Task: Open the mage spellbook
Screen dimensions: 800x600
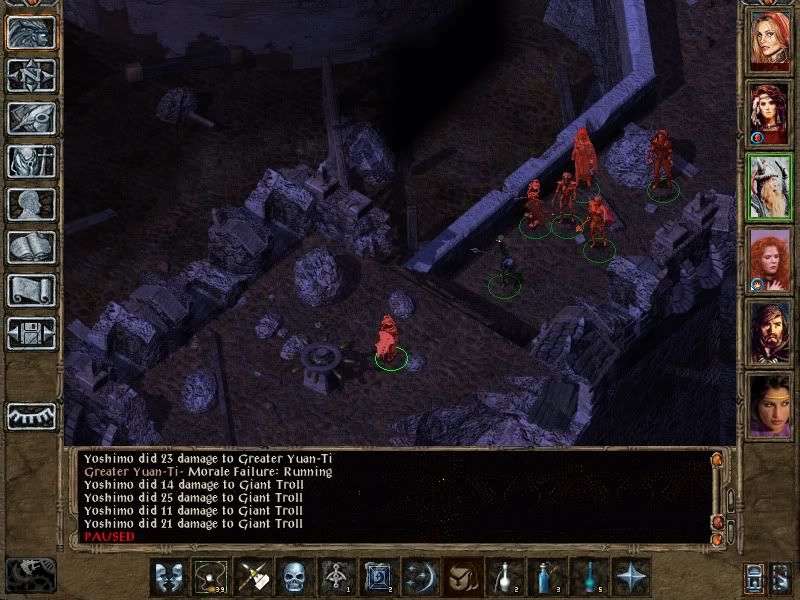Action: pos(31,247)
